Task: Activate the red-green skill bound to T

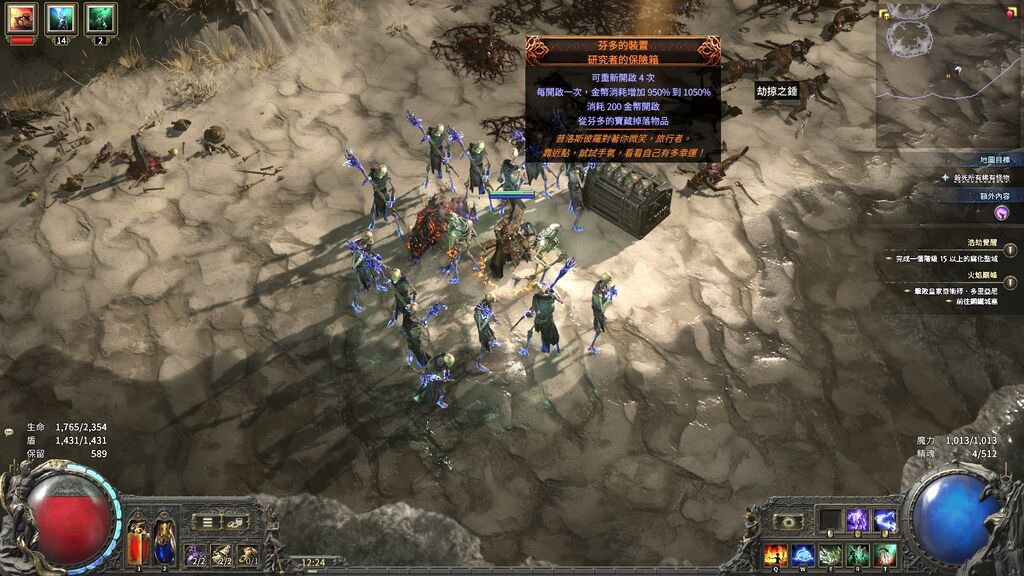Action: [x=885, y=555]
